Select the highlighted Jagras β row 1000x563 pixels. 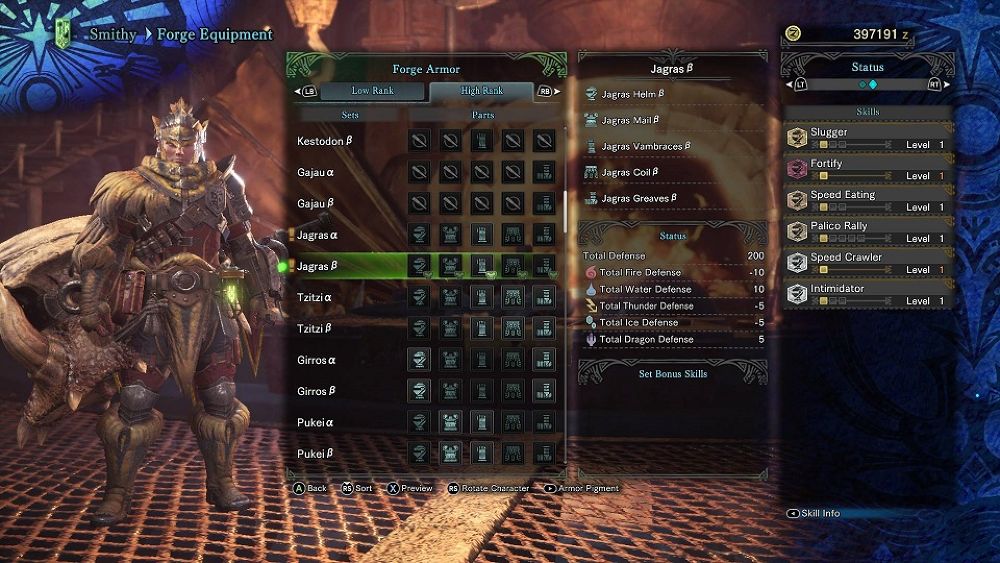tap(317, 267)
